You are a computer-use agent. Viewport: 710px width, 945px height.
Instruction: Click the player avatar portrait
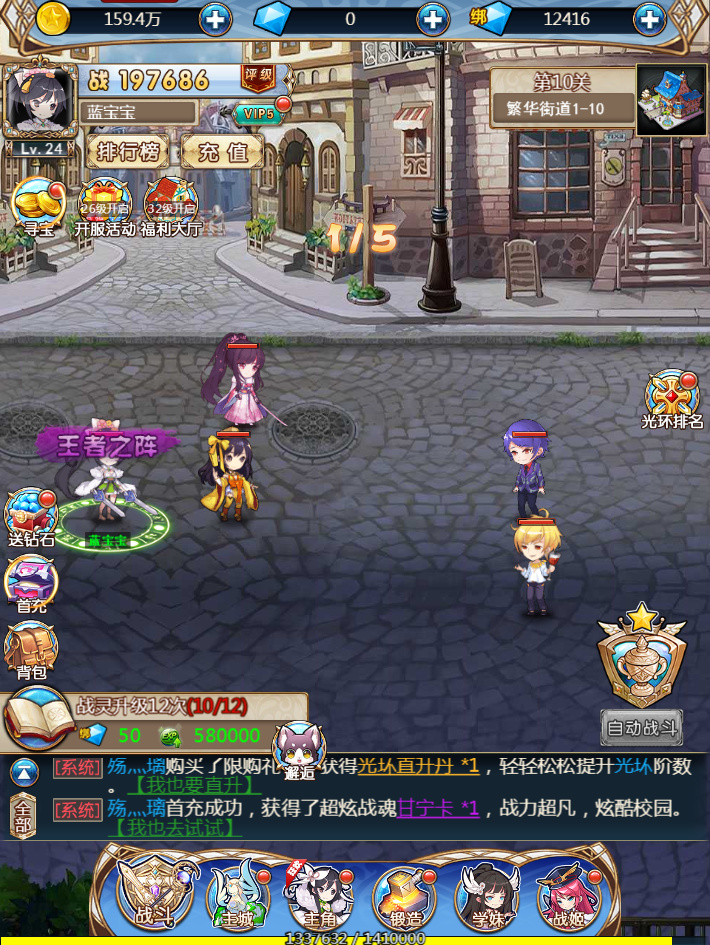39,101
